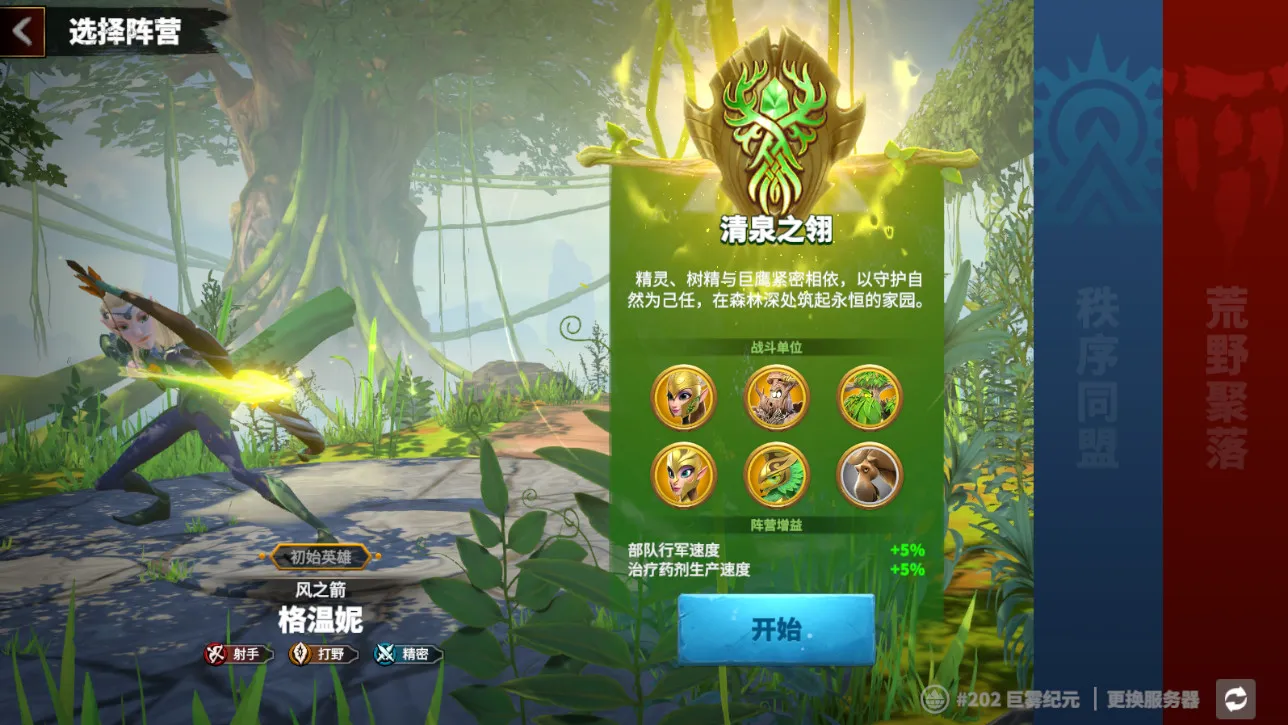
Task: Go back using the top-left arrow
Action: (x=22, y=32)
